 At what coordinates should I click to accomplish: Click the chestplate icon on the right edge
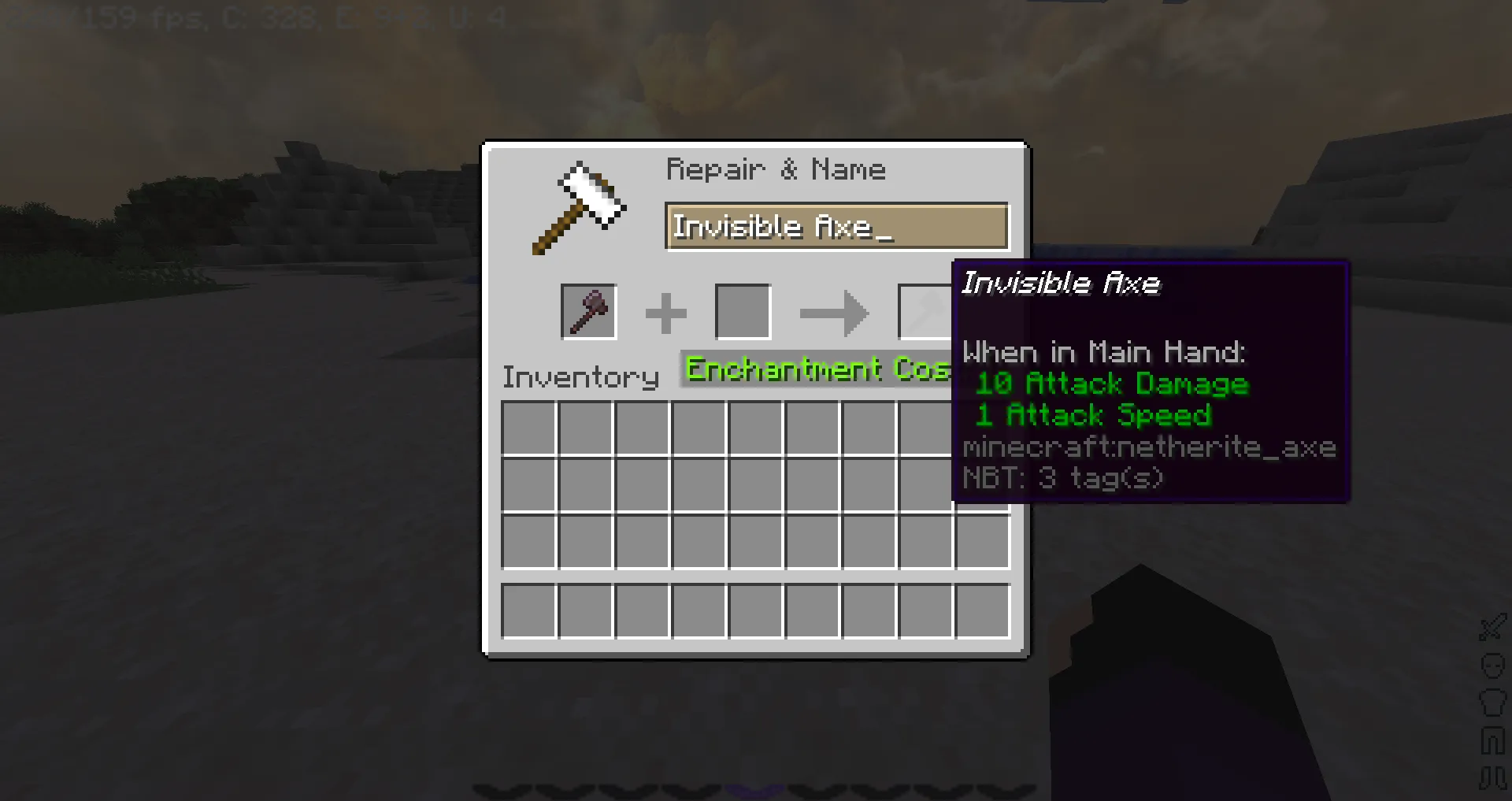1492,703
